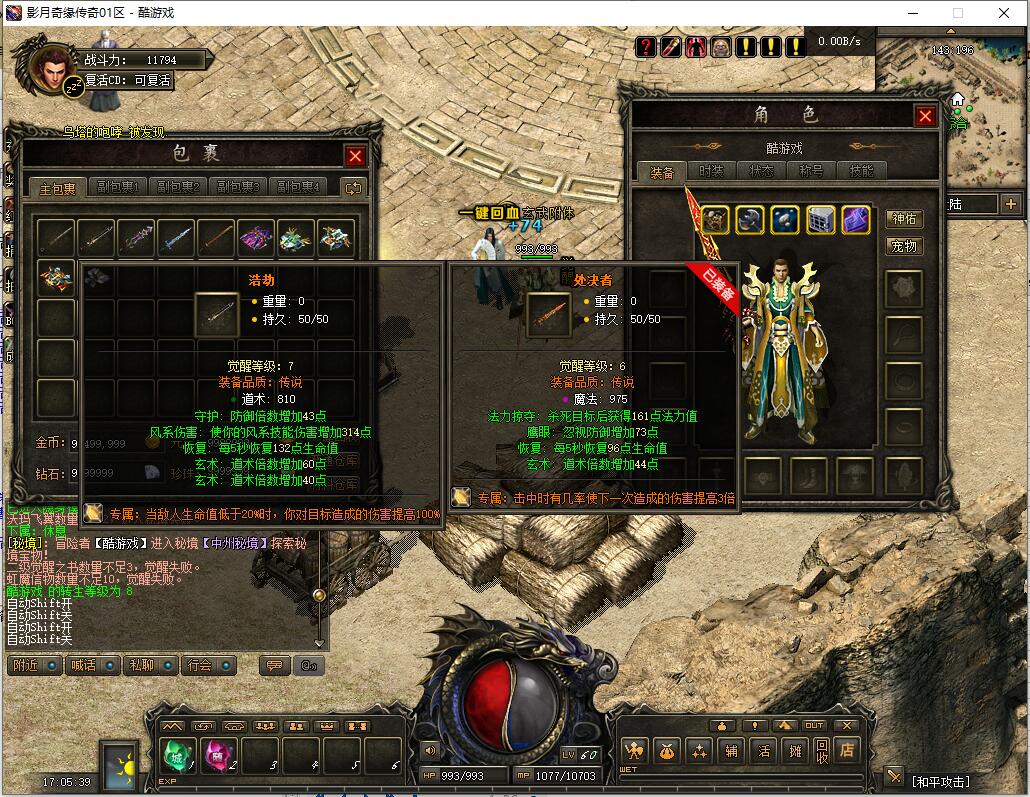Open the 摊 stall button
Screen dimensions: 1030x797
point(794,750)
